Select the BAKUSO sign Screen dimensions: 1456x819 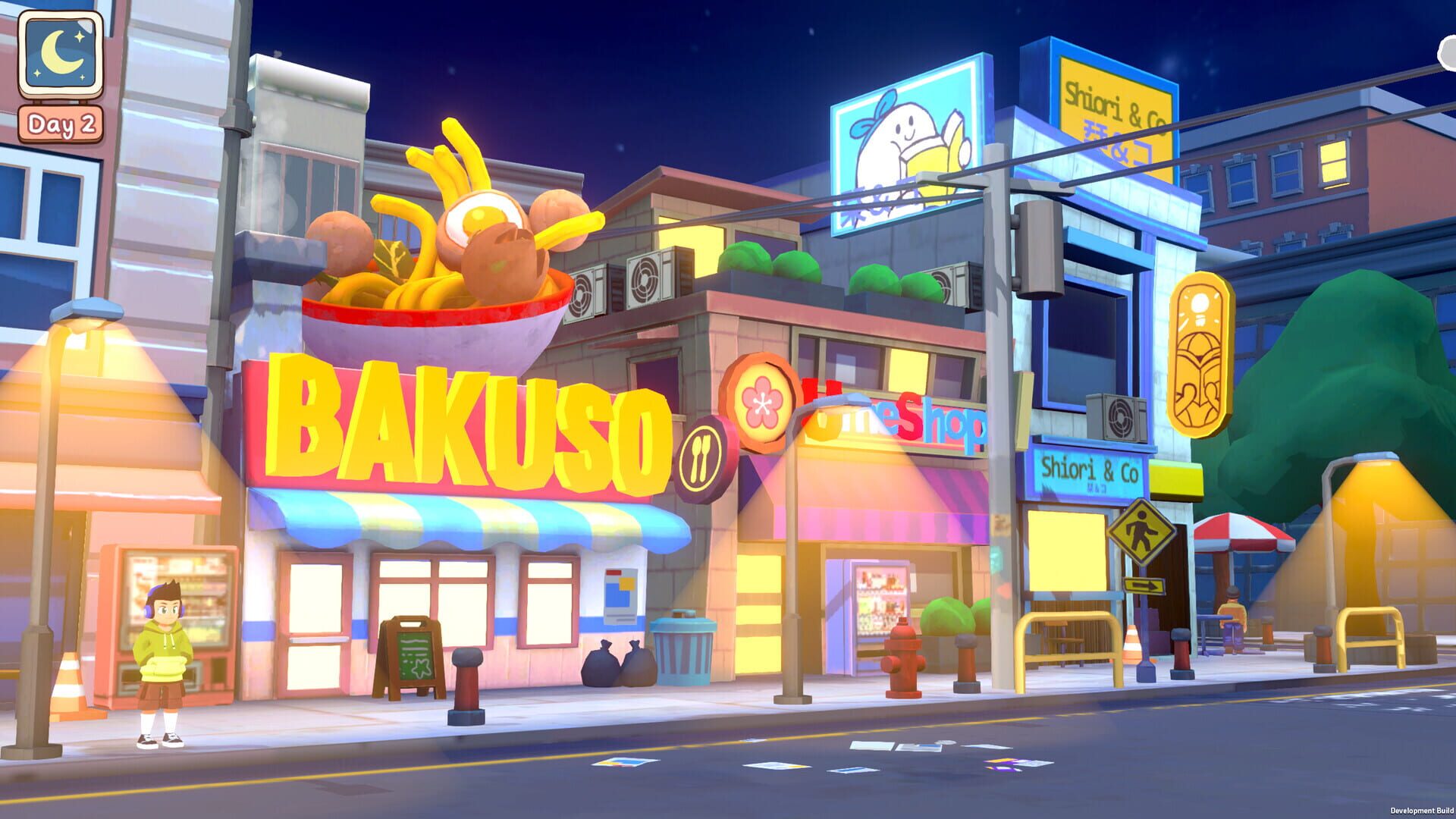click(463, 421)
